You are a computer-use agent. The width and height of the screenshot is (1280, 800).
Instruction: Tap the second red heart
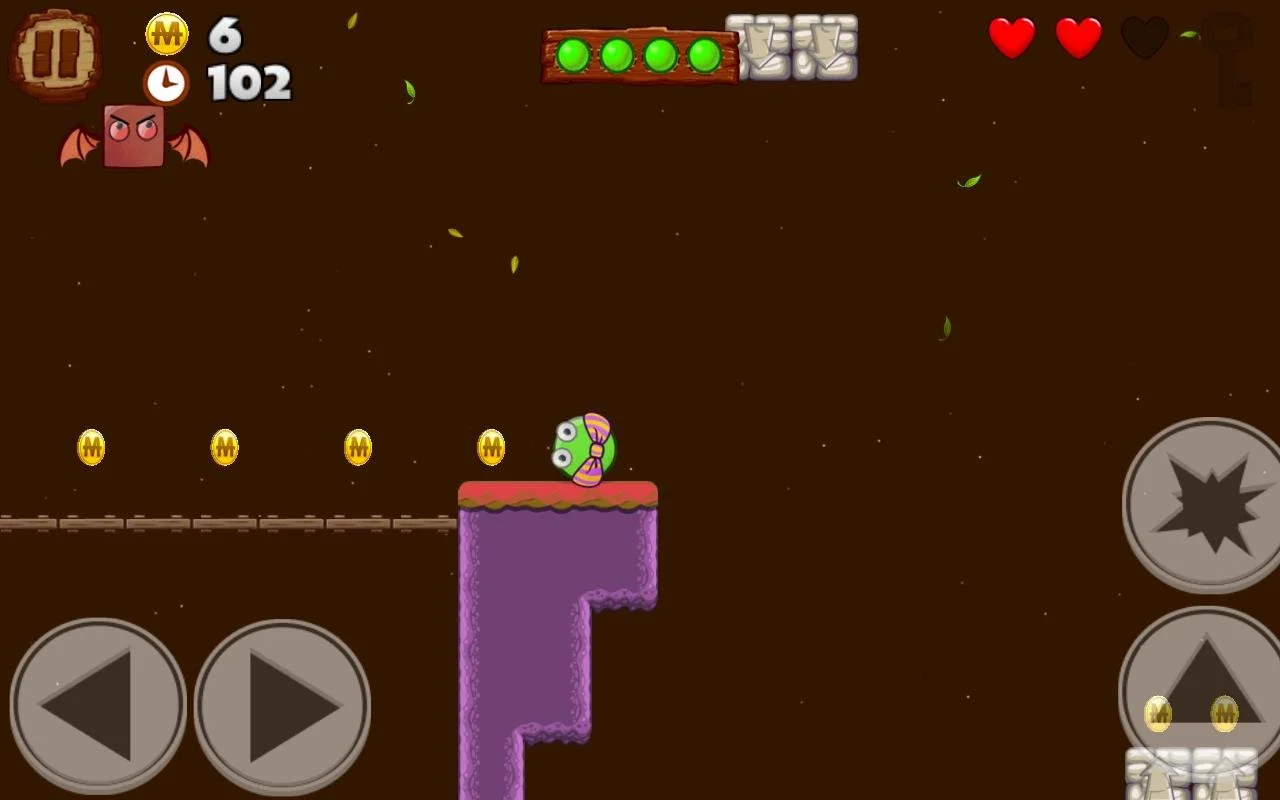(1079, 40)
